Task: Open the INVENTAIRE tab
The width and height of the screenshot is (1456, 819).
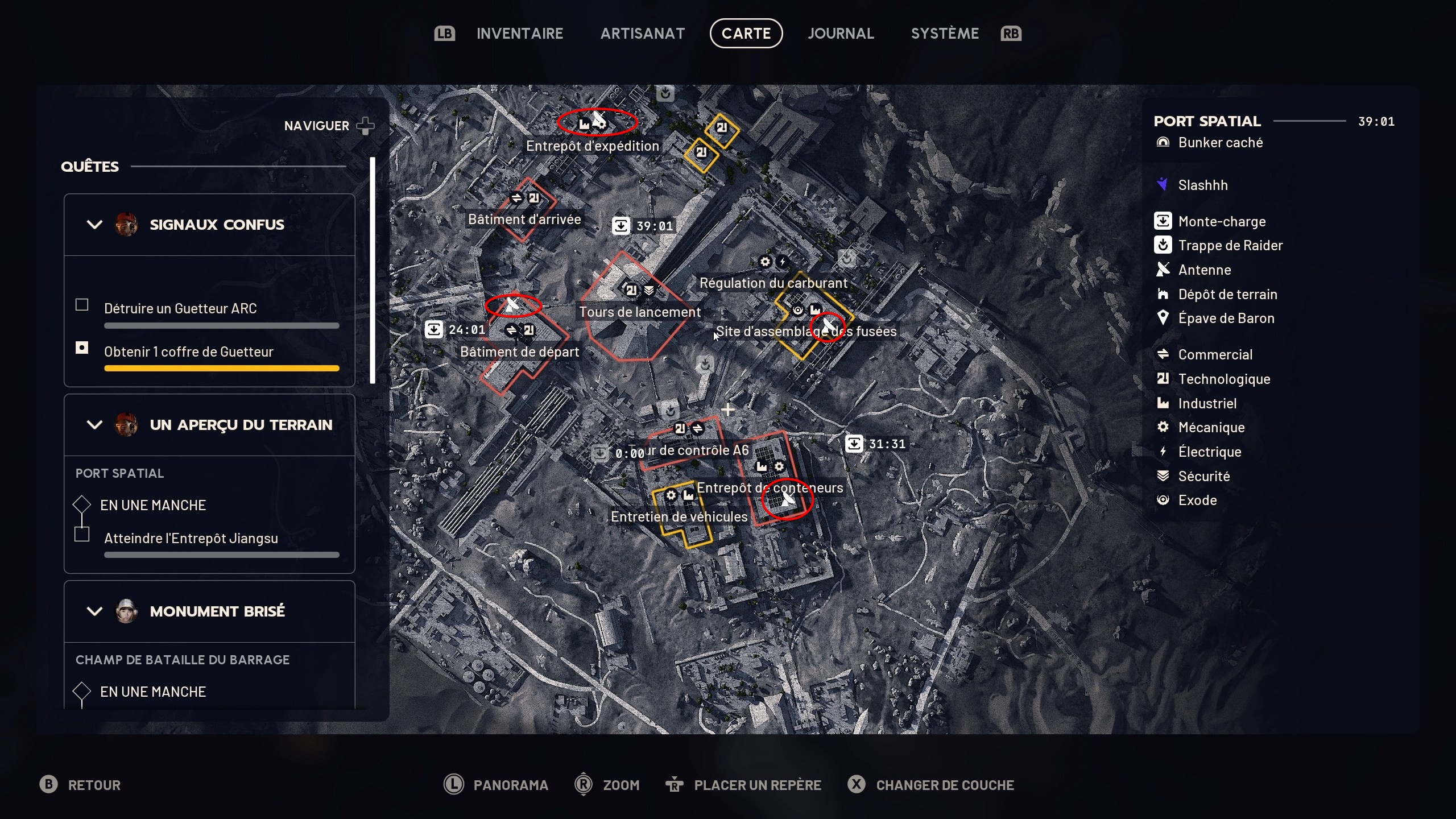Action: [519, 33]
